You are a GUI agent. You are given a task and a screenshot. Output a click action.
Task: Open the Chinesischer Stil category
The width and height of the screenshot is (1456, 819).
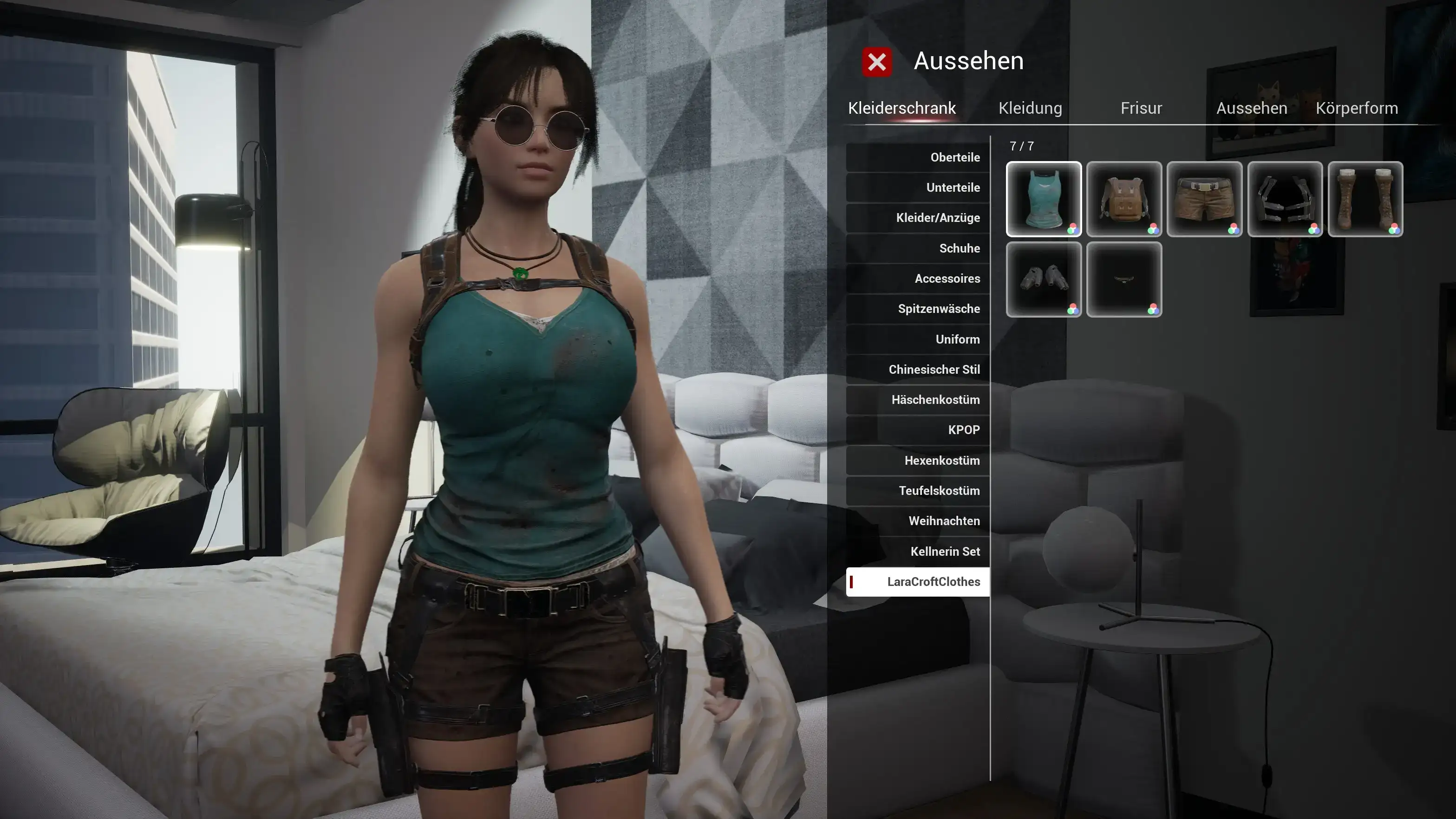(x=919, y=370)
